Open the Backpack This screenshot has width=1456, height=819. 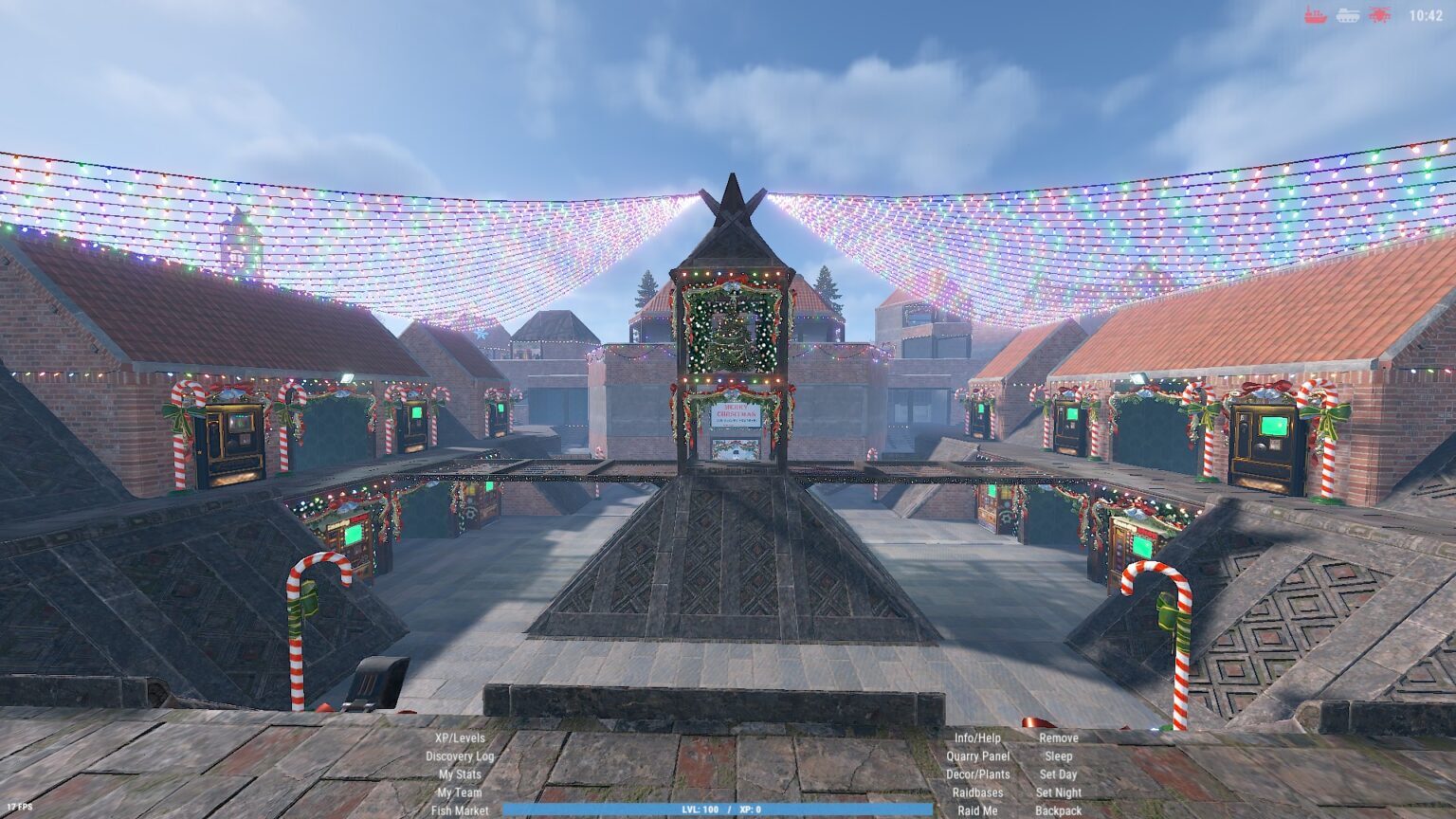click(x=1058, y=810)
